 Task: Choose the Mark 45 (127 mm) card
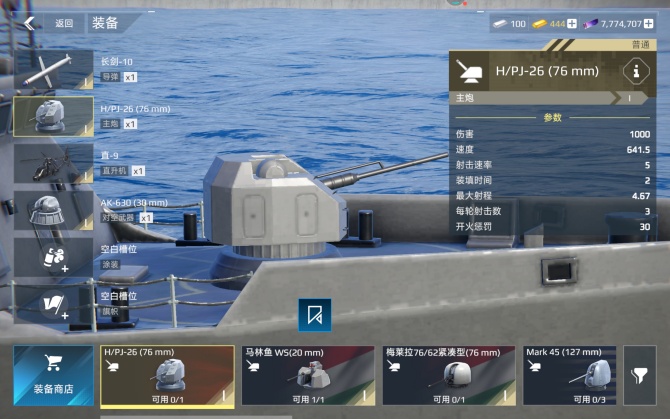tap(569, 375)
